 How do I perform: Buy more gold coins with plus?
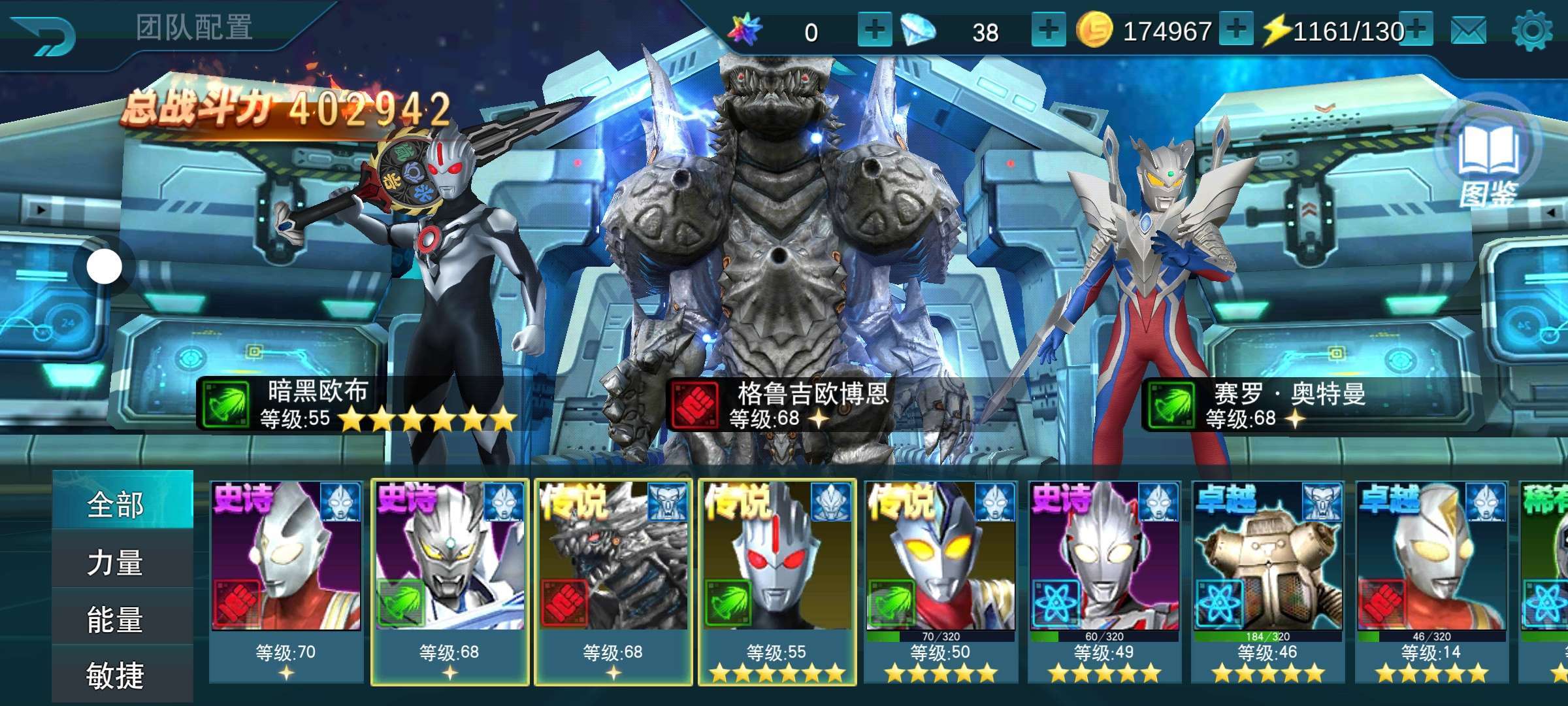tap(1235, 29)
